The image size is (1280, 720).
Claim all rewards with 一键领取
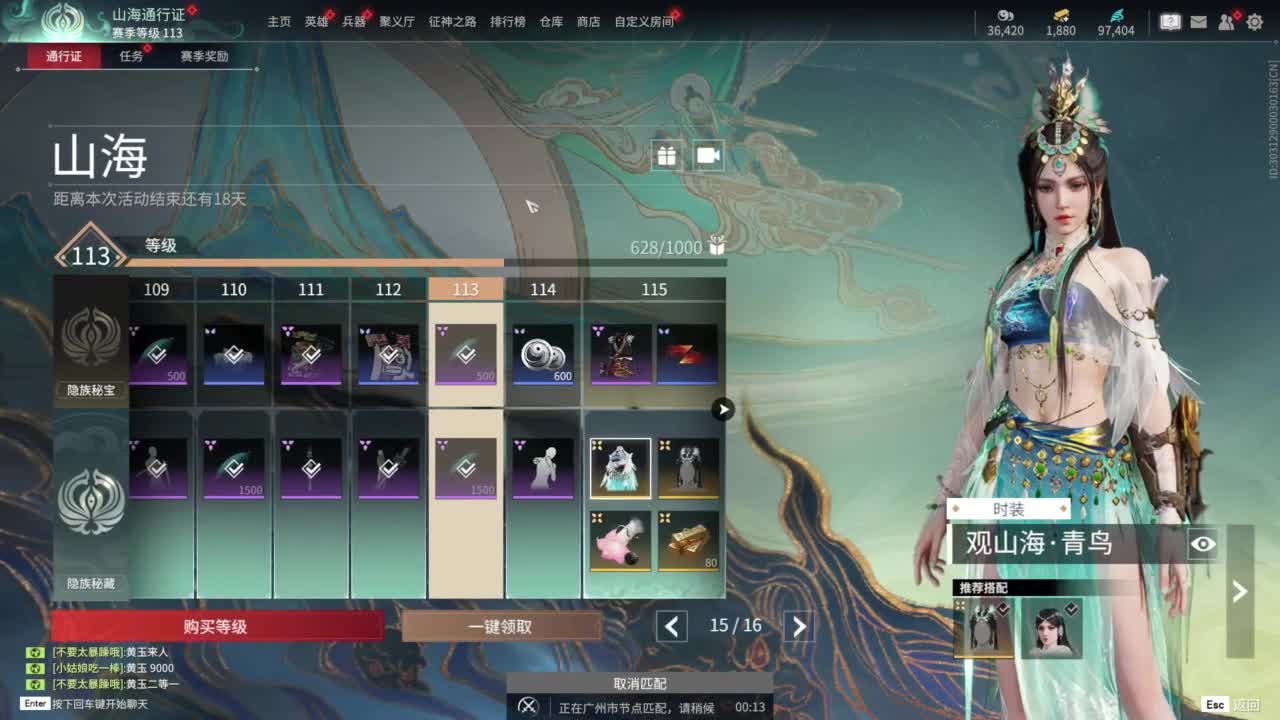click(x=500, y=627)
